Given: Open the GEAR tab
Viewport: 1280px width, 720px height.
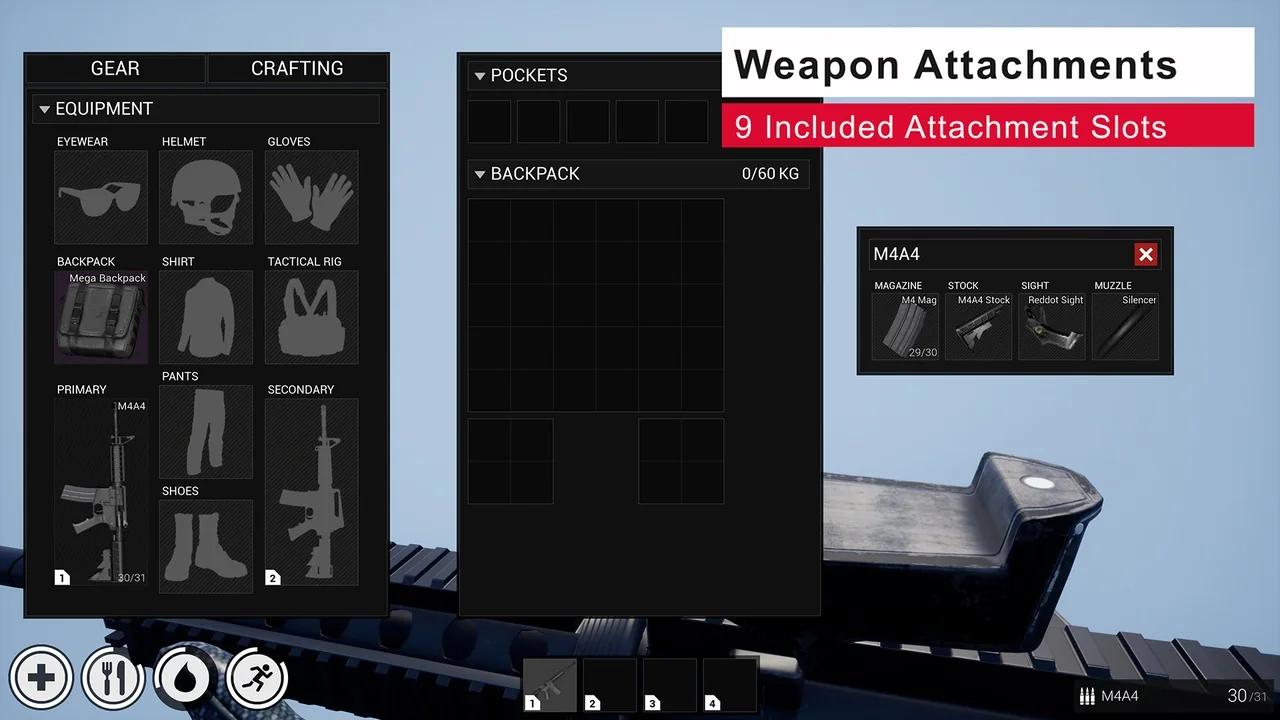Looking at the screenshot, I should (114, 68).
